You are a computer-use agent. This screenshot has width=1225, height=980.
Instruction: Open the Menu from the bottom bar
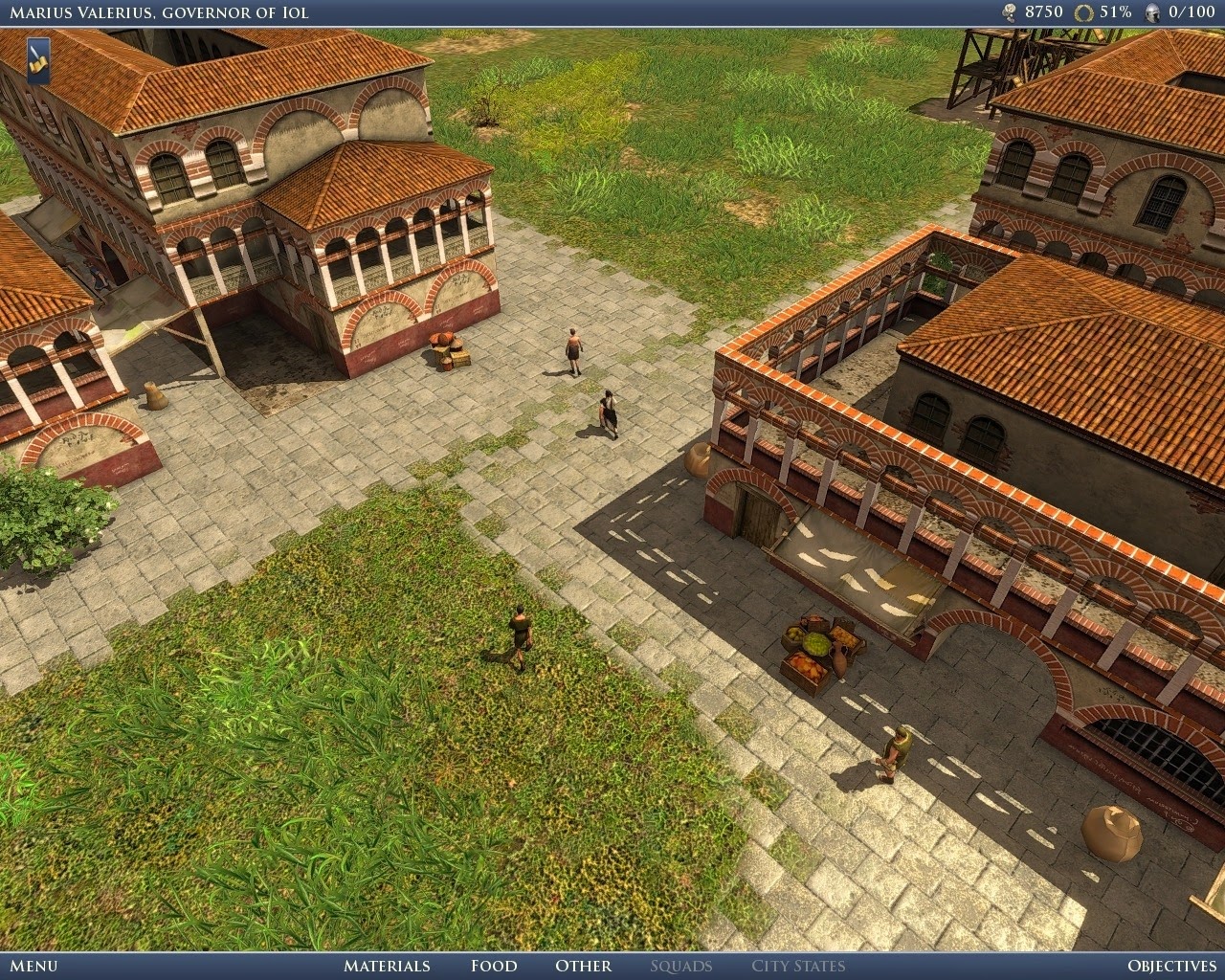(35, 967)
